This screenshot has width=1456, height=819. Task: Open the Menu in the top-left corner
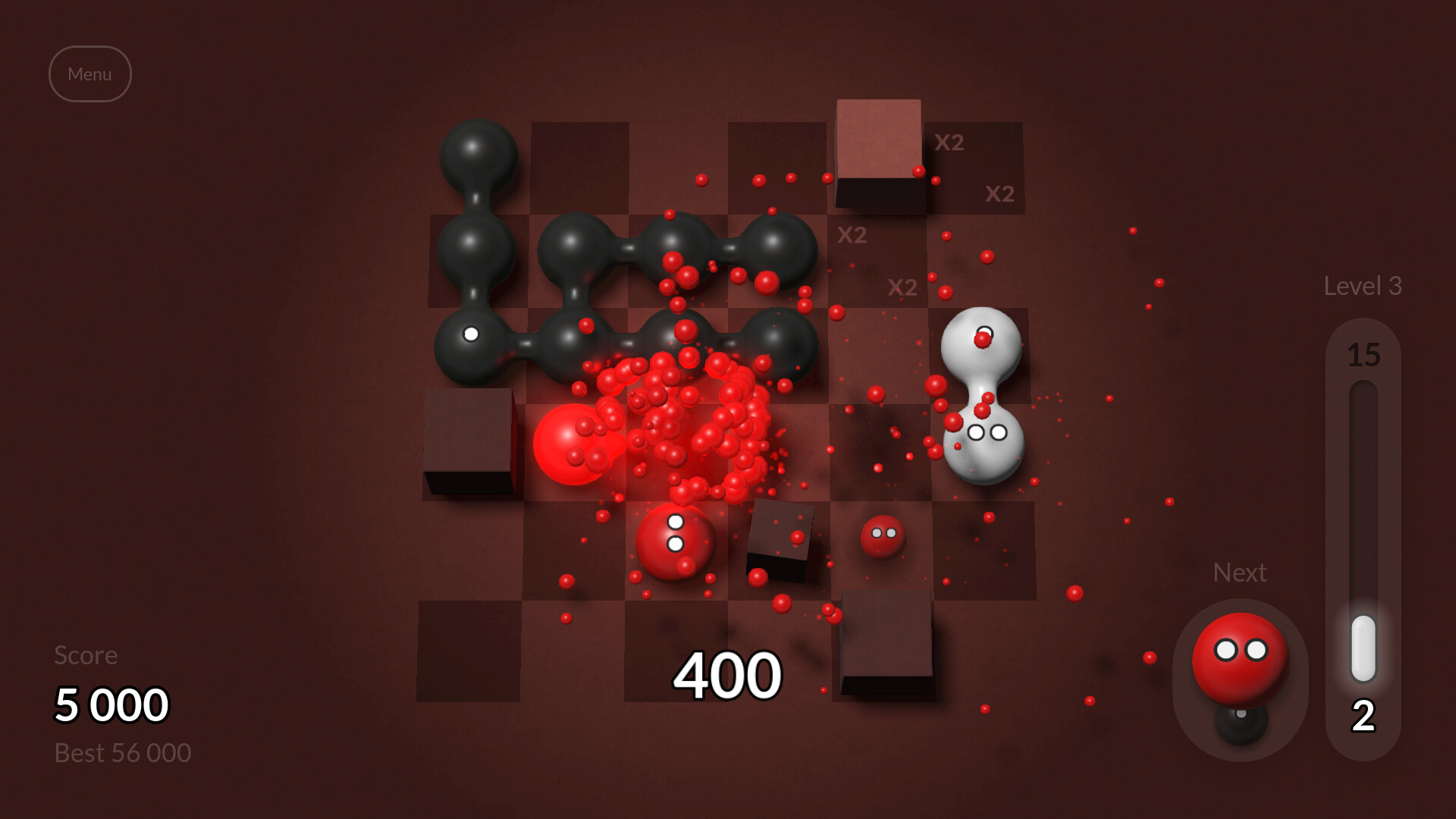click(x=90, y=74)
